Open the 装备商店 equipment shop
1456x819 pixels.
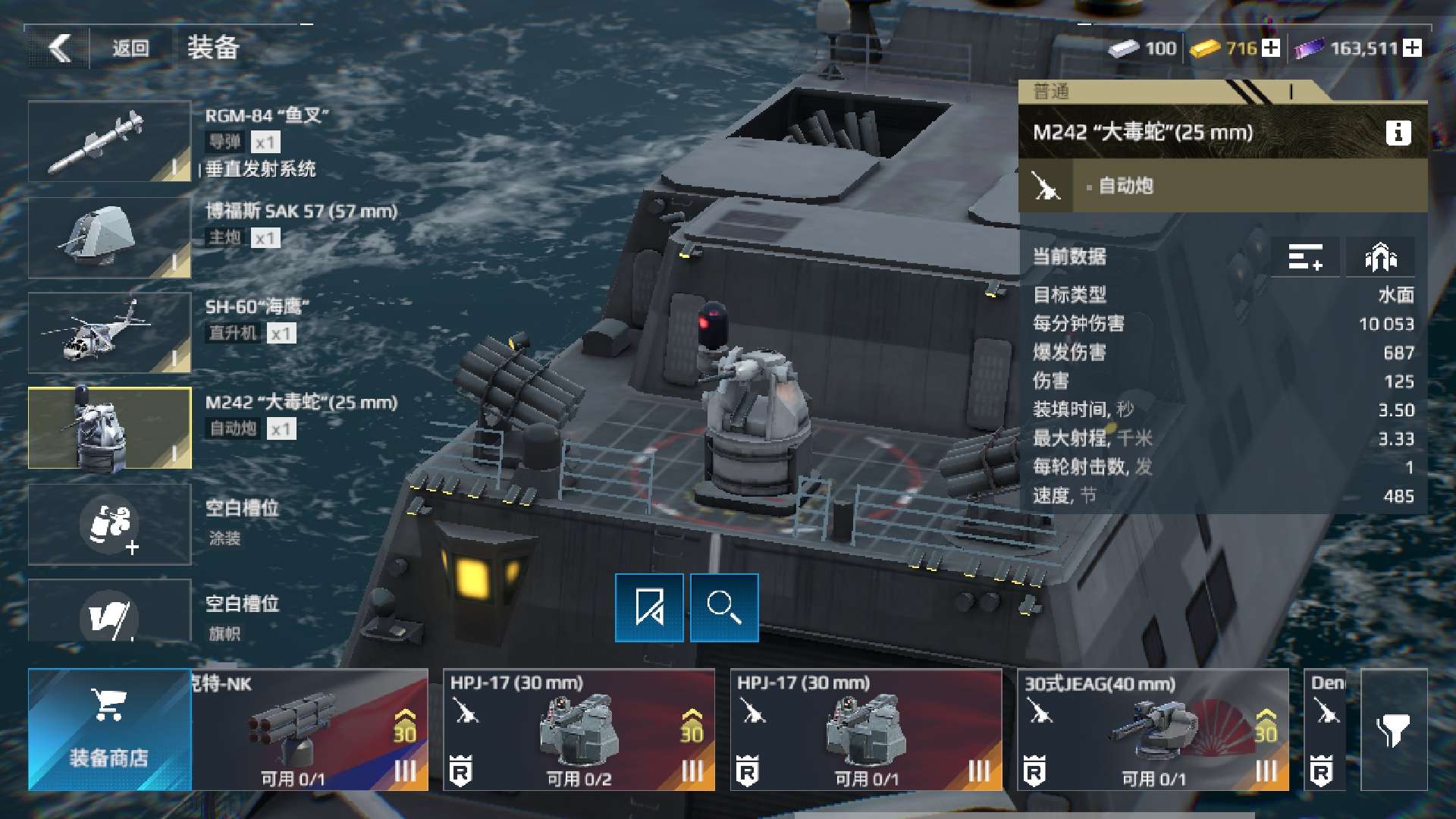coord(109,730)
